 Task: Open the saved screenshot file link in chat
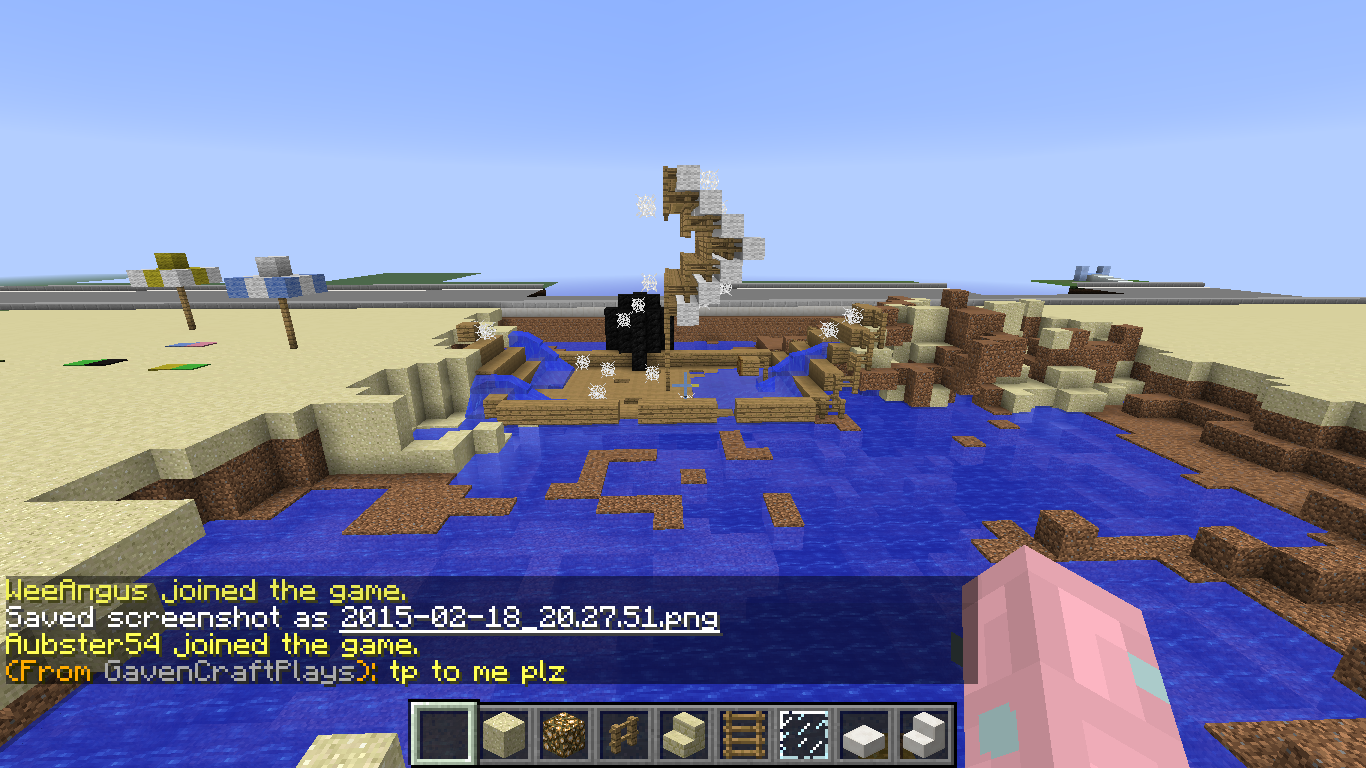pyautogui.click(x=529, y=617)
